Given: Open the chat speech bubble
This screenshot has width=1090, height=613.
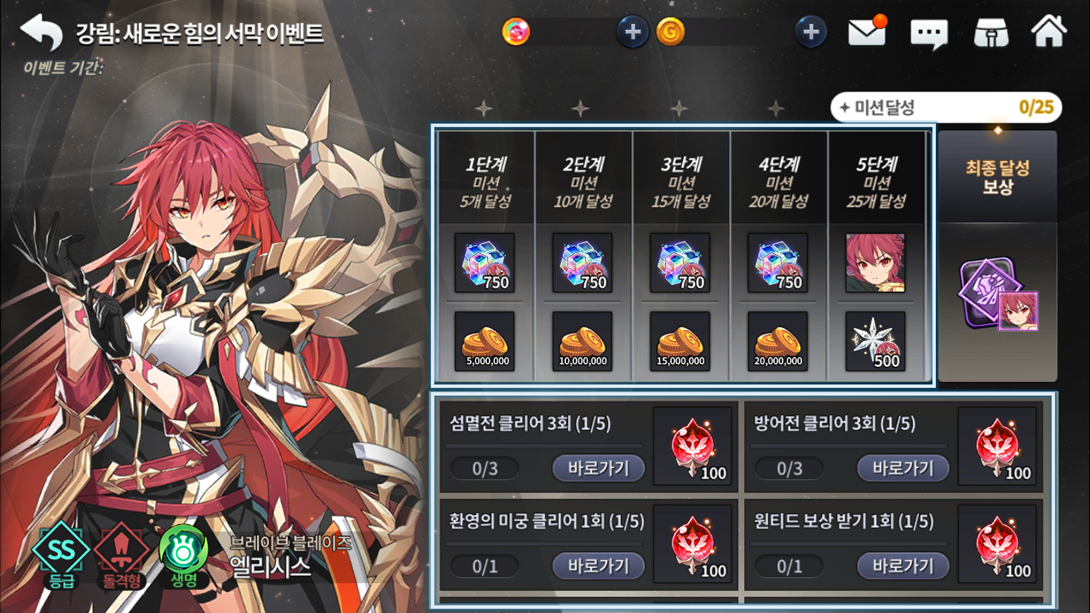Looking at the screenshot, I should pos(928,34).
